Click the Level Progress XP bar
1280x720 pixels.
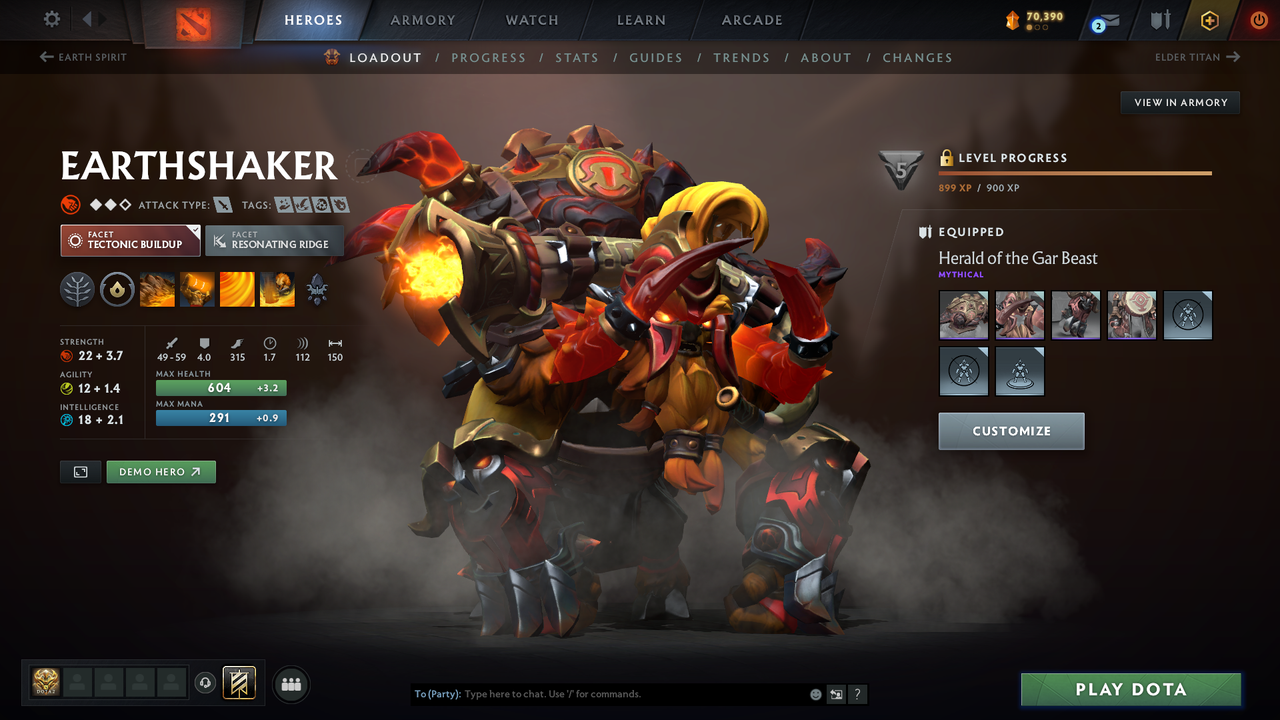tap(1075, 172)
